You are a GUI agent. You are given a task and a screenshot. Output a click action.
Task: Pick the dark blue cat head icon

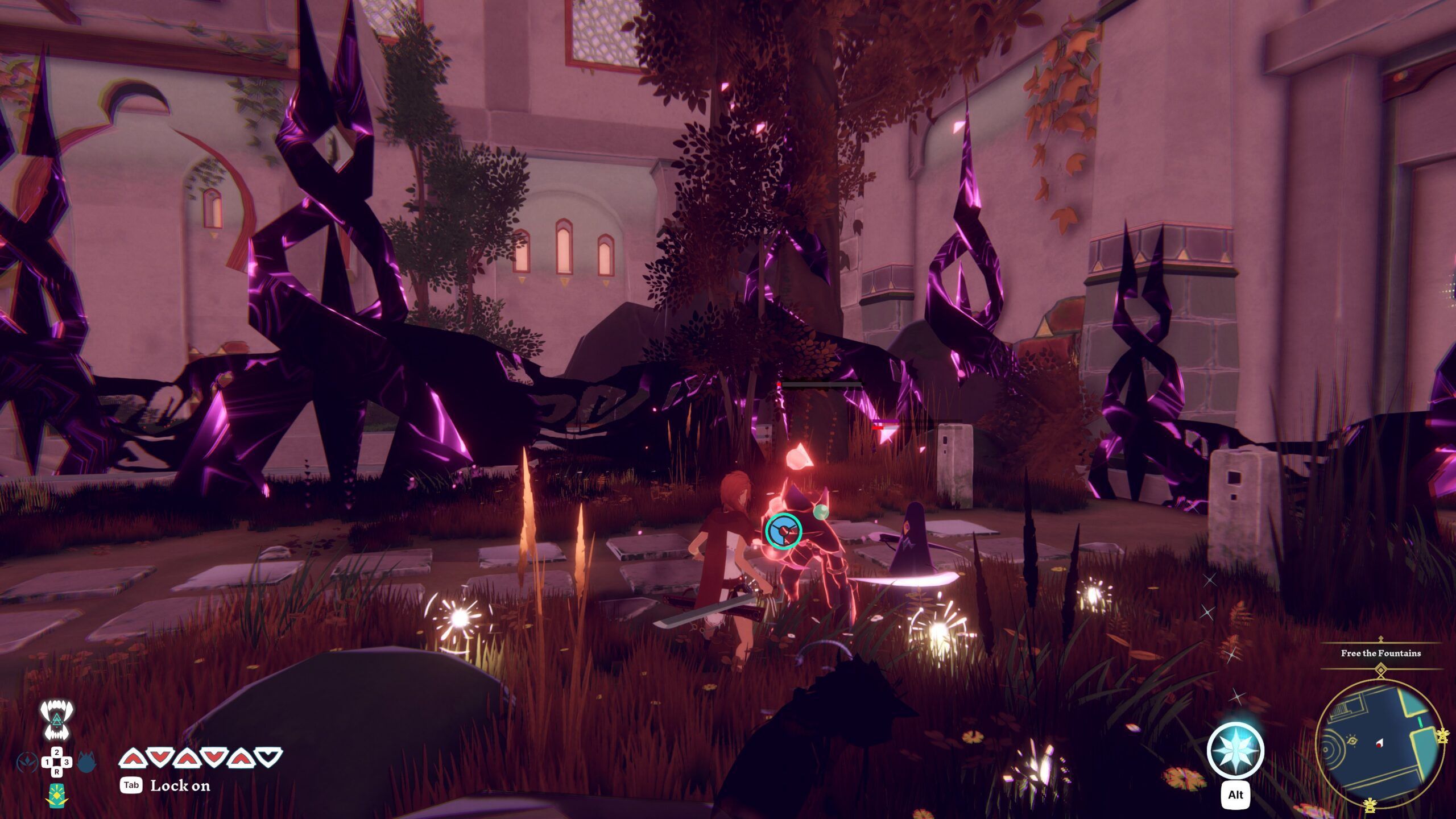pyautogui.click(x=86, y=761)
